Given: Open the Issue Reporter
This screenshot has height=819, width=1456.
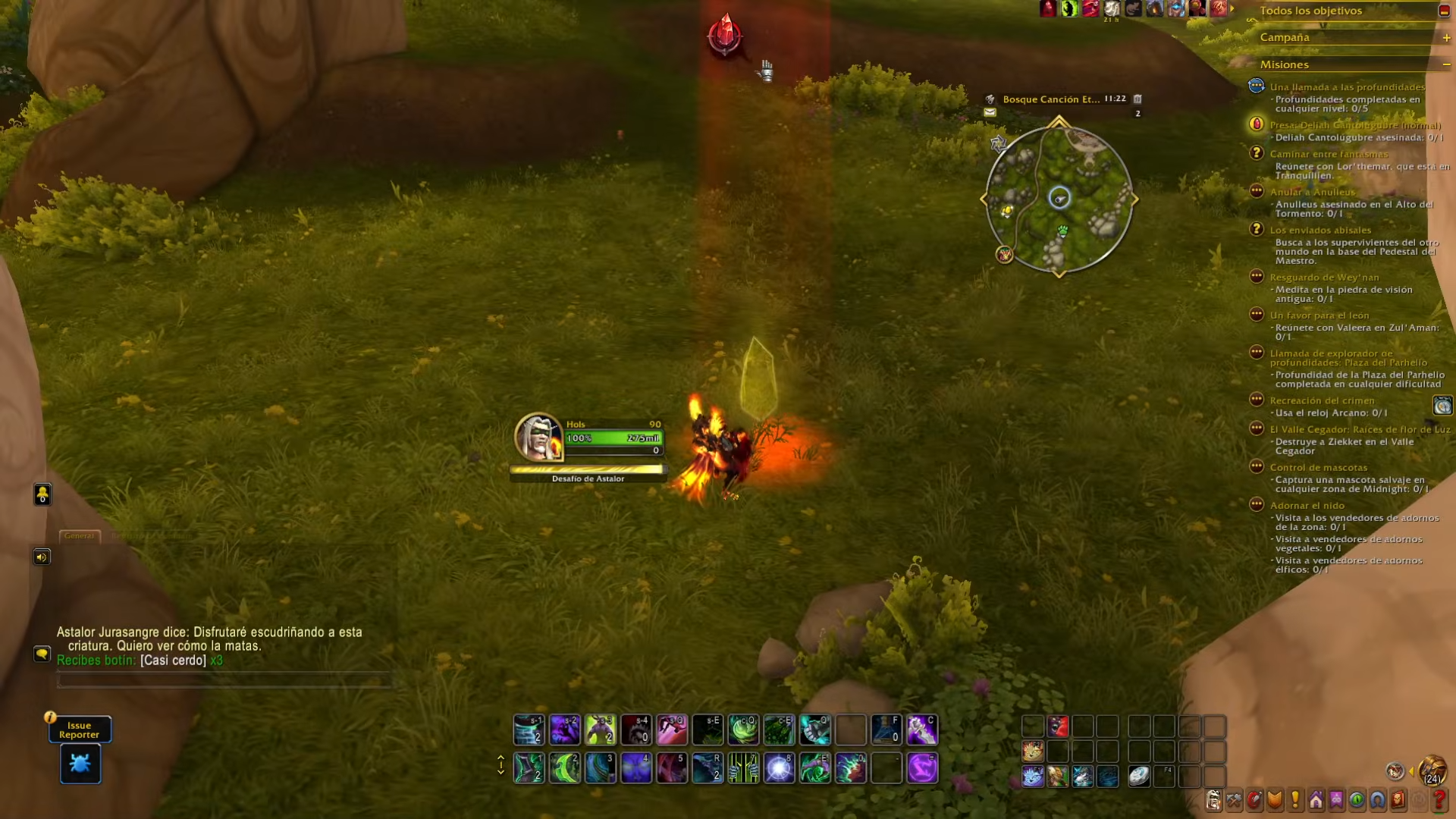Looking at the screenshot, I should 79,729.
